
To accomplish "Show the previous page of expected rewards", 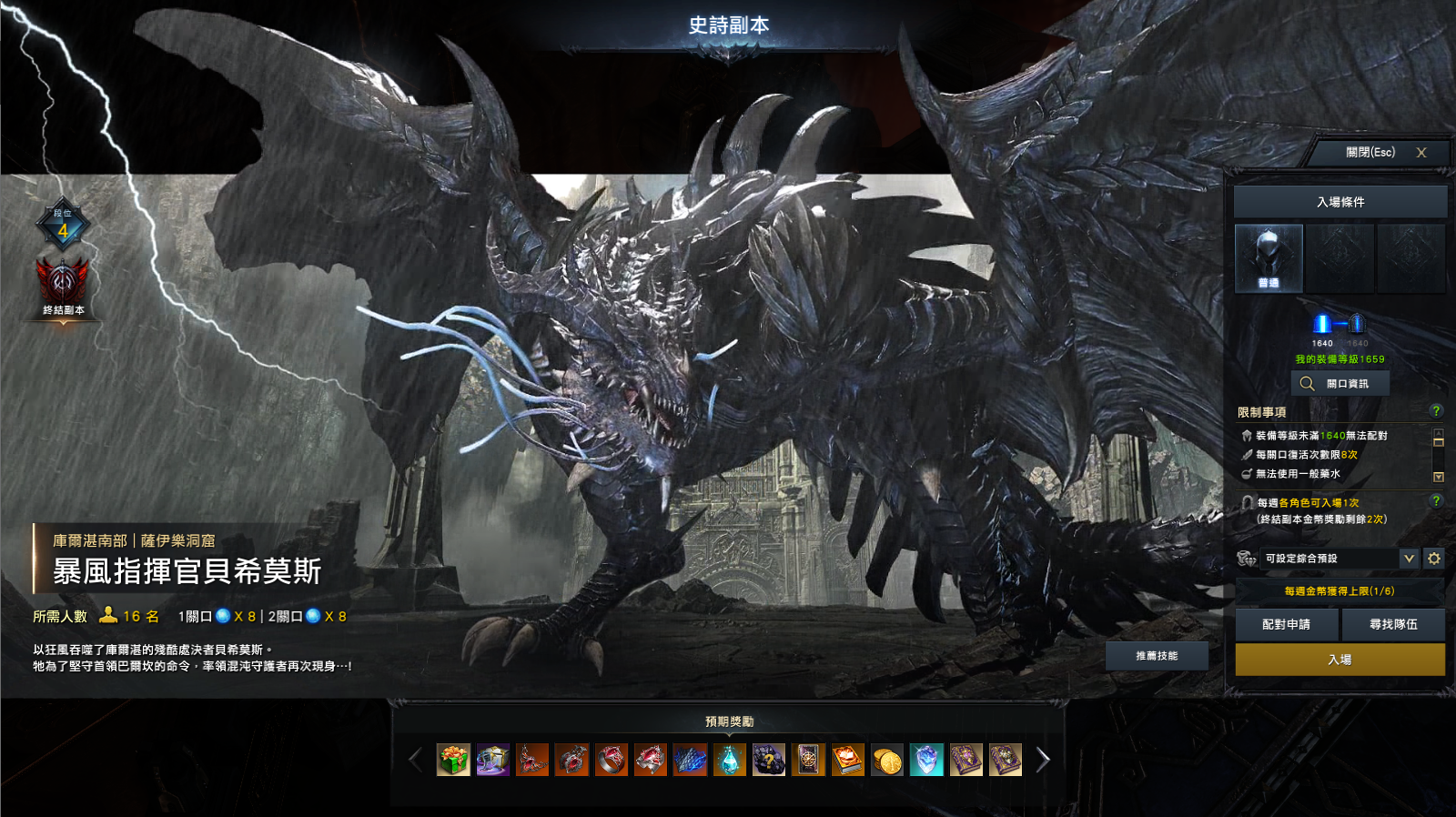I will click(x=416, y=760).
